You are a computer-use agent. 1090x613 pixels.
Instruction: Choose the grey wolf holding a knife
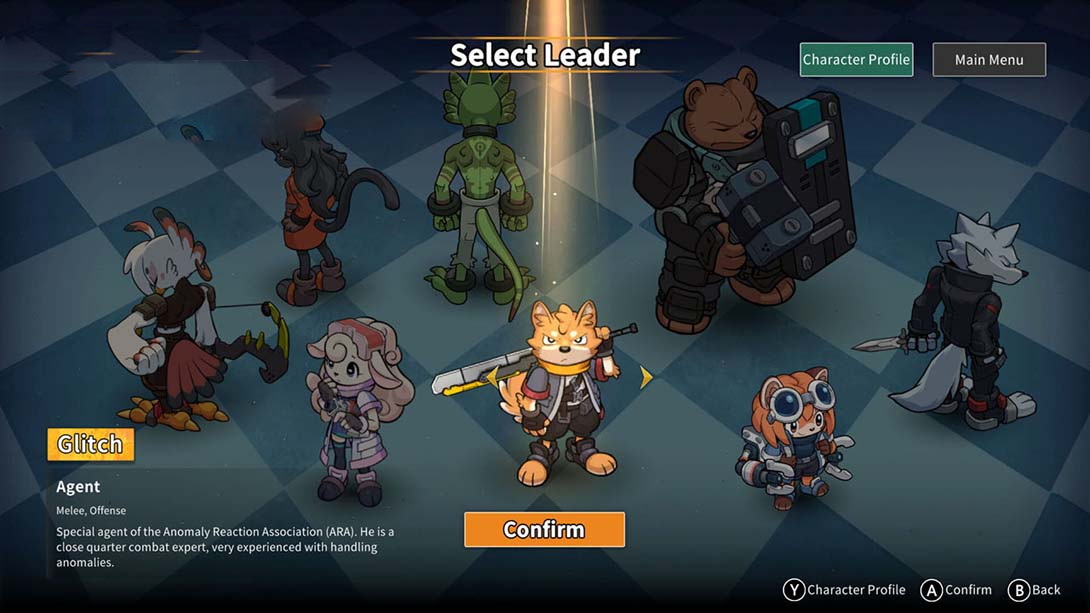[959, 320]
